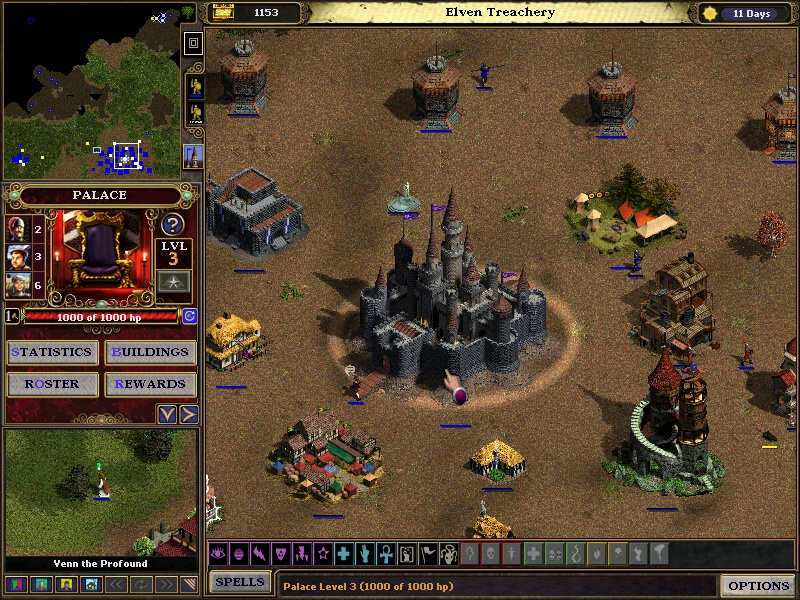The height and width of the screenshot is (600, 800).
Task: Click the hero view of Venn the Profound
Action: [x=100, y=492]
